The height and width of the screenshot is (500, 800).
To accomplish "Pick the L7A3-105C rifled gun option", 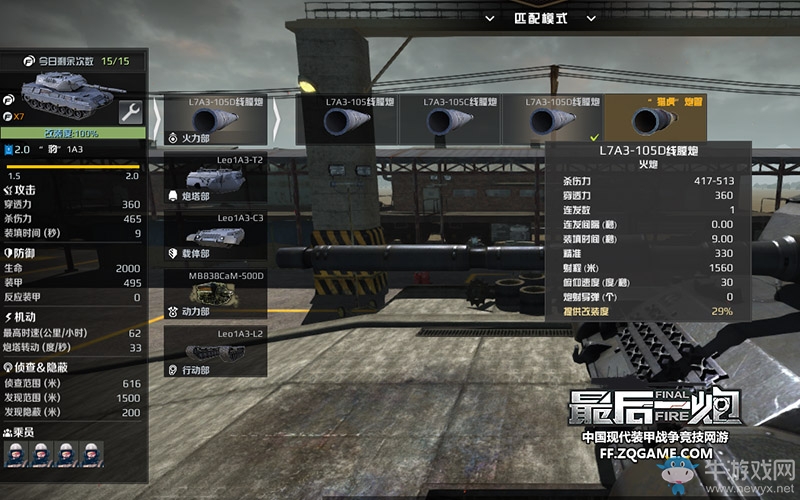I will point(450,120).
